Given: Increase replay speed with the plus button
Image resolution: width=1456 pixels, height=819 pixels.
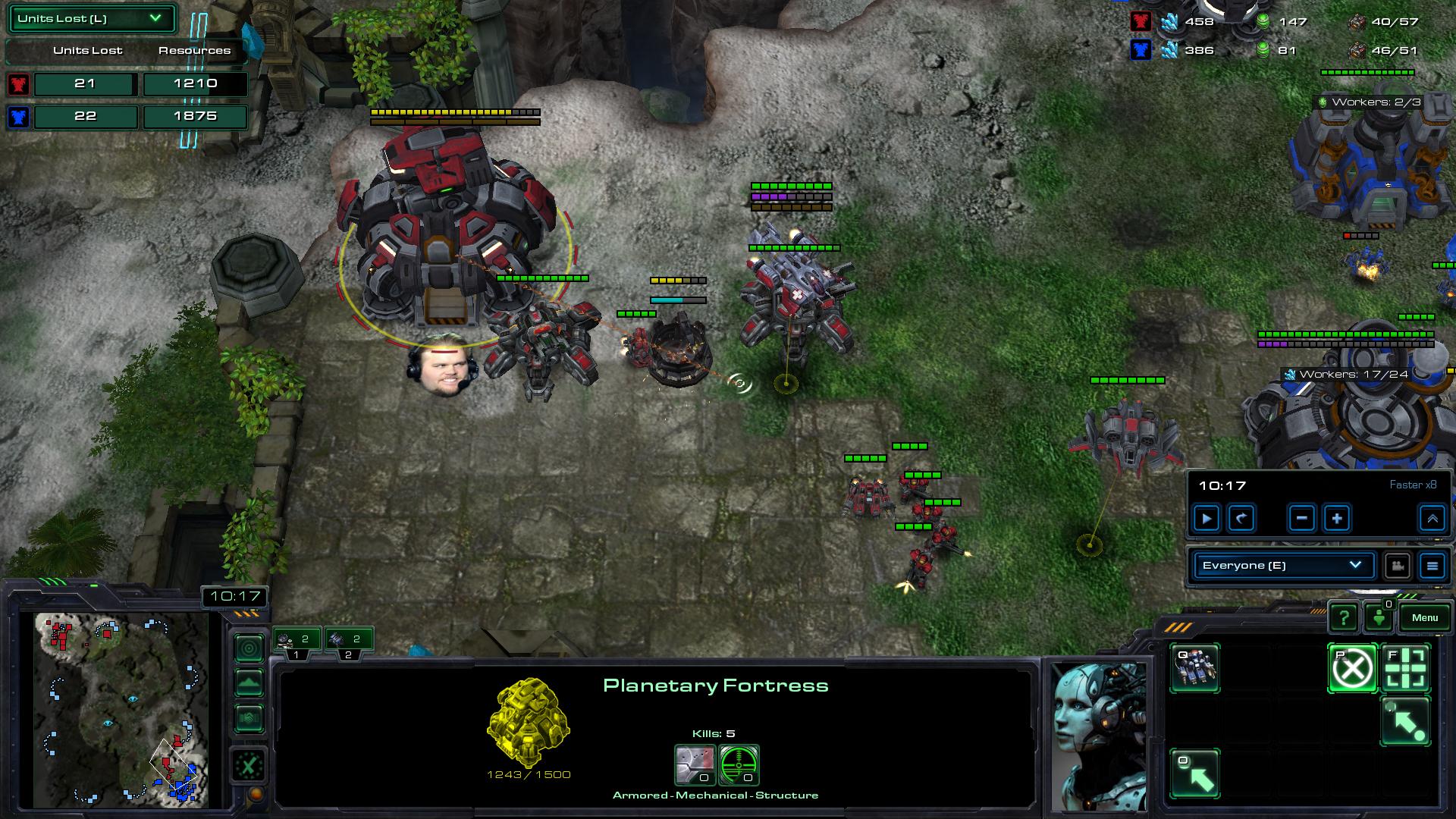Looking at the screenshot, I should point(1337,519).
